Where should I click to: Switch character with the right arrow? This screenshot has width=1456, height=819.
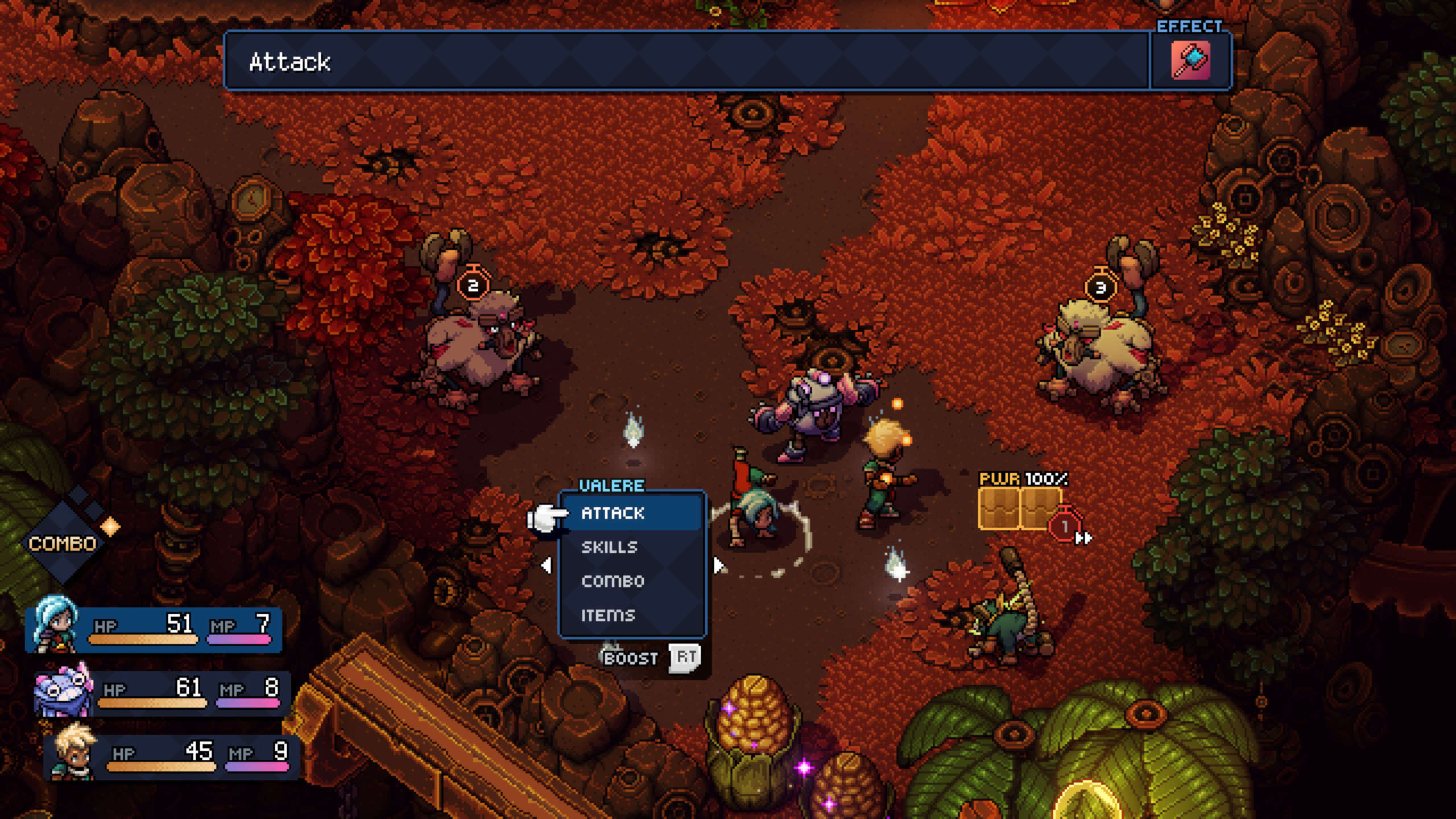(x=719, y=565)
